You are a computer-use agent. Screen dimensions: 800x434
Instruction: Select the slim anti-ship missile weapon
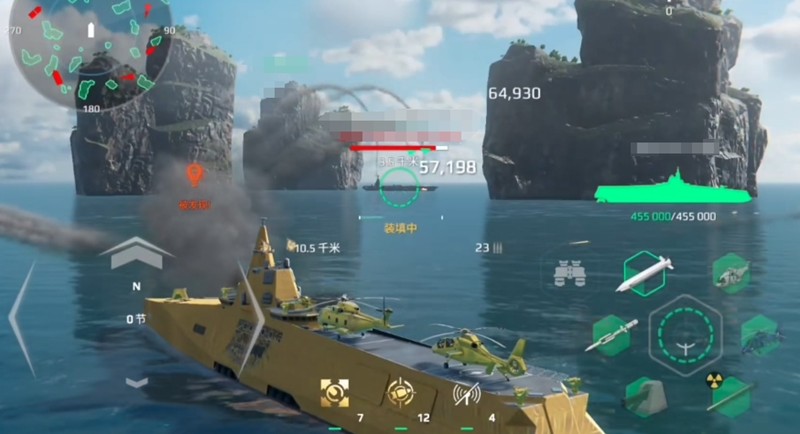click(610, 336)
